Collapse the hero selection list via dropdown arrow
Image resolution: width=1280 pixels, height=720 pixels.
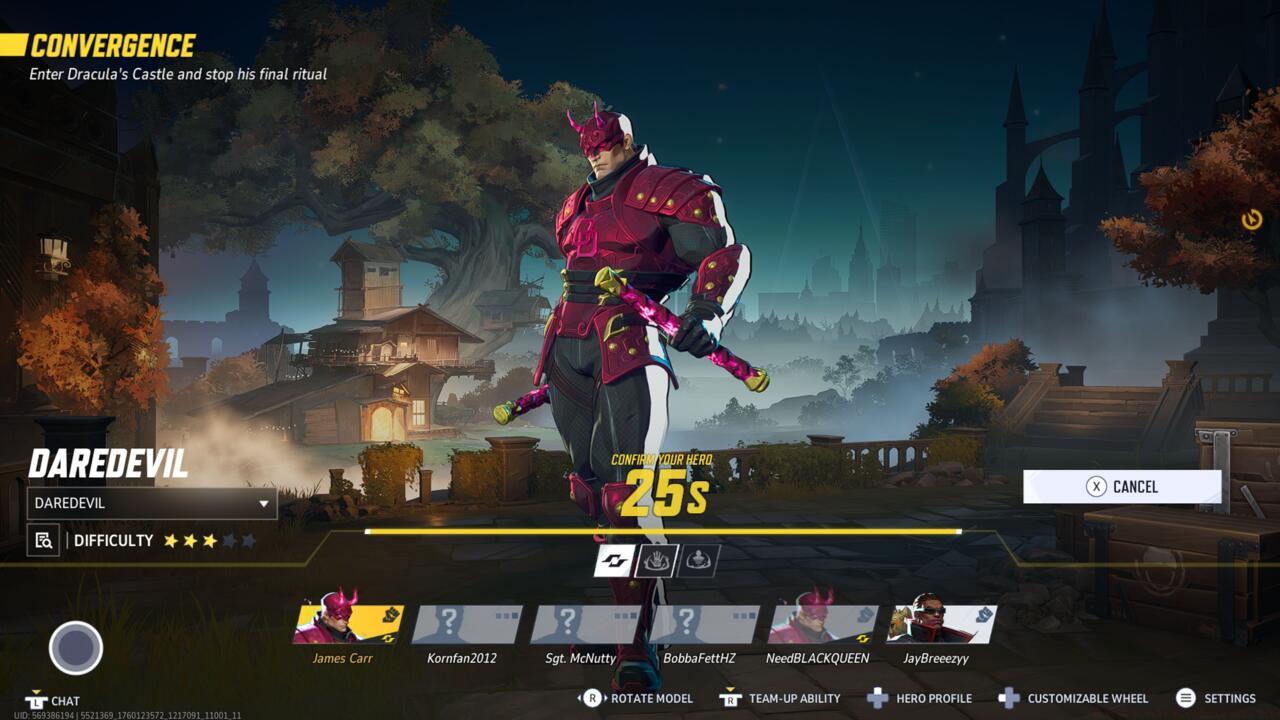click(263, 504)
